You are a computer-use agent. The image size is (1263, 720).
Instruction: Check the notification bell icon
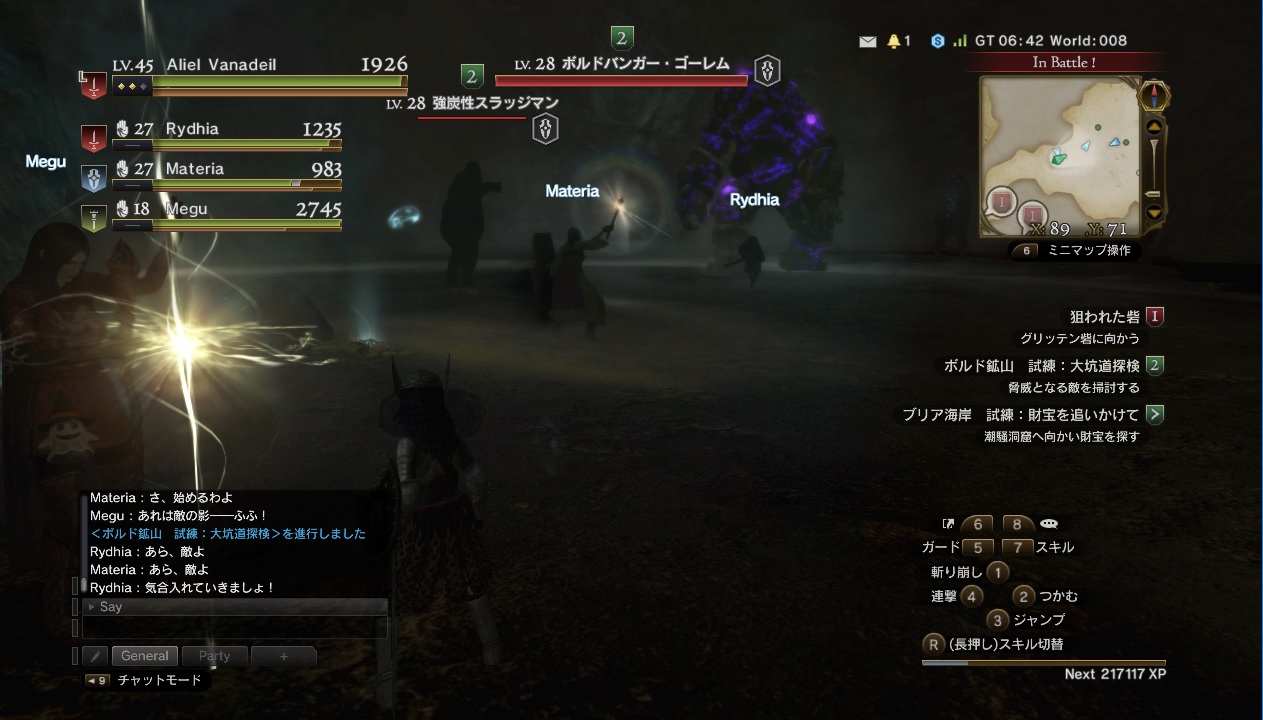(893, 41)
